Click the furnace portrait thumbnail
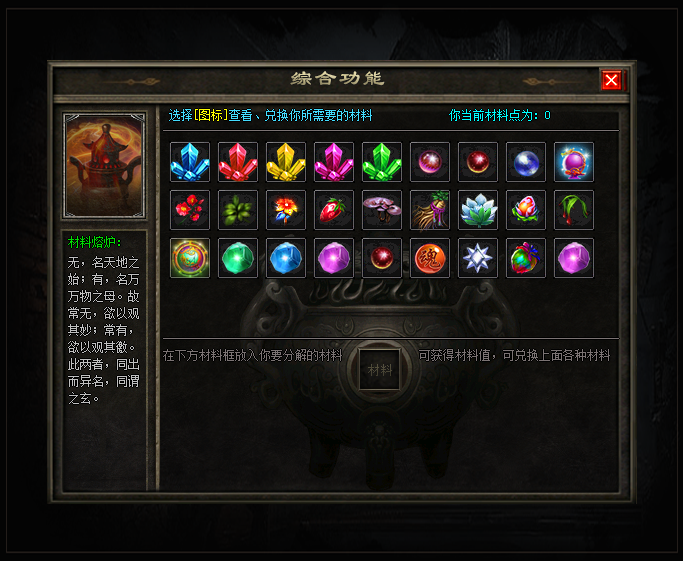Screen dimensions: 683x561 tap(105, 166)
